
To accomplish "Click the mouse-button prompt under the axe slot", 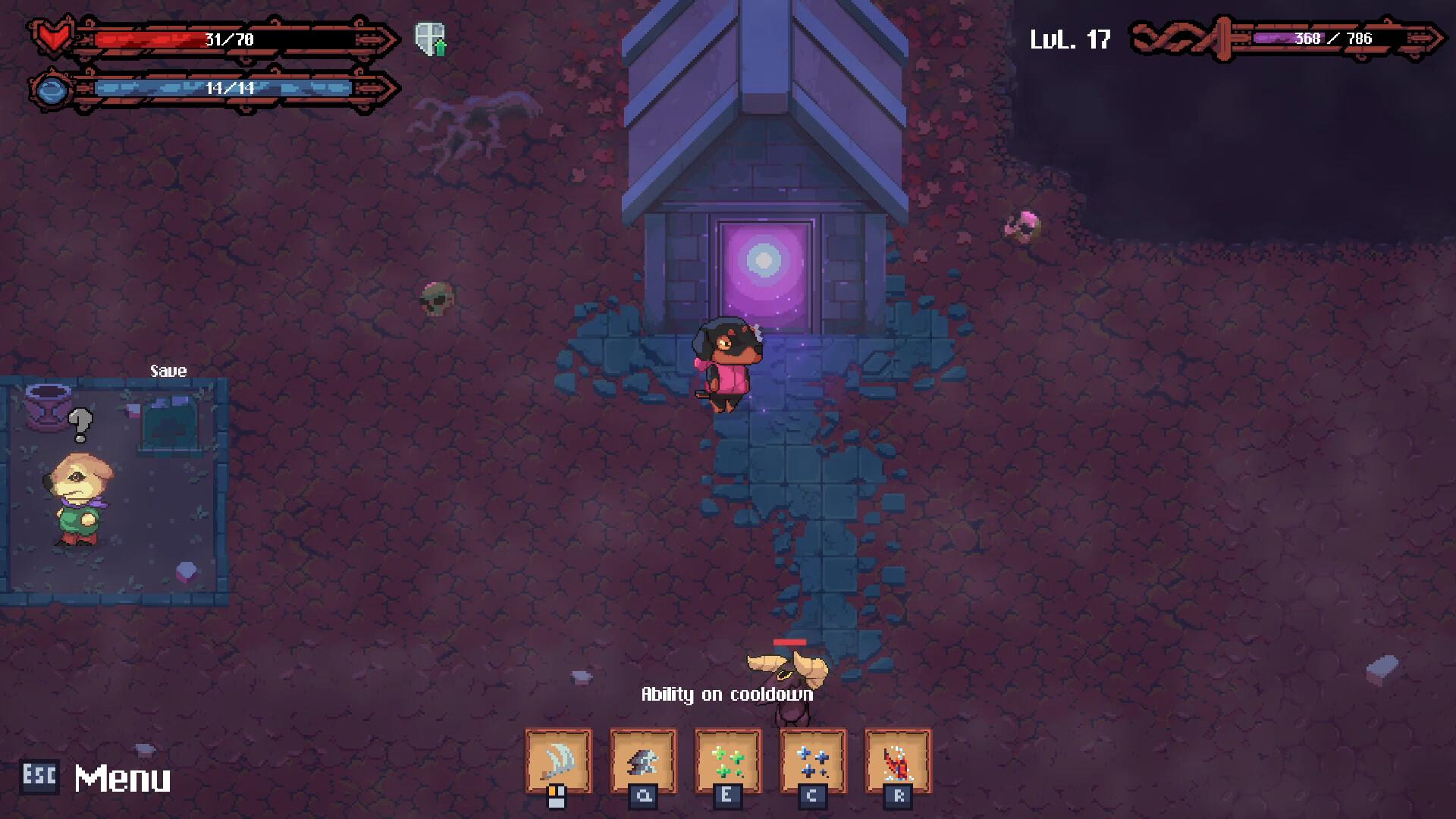I will [558, 795].
